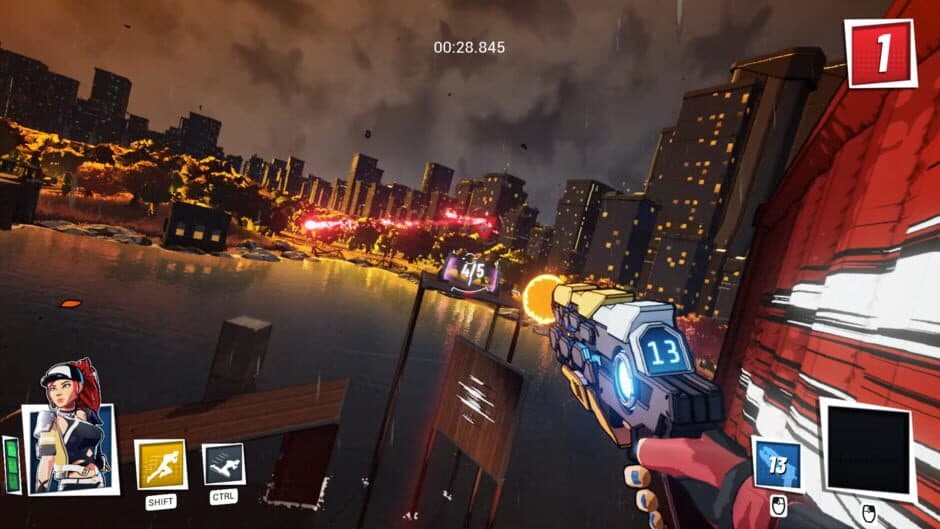The height and width of the screenshot is (529, 940).
Task: Click the red number 1 badge
Action: [880, 53]
